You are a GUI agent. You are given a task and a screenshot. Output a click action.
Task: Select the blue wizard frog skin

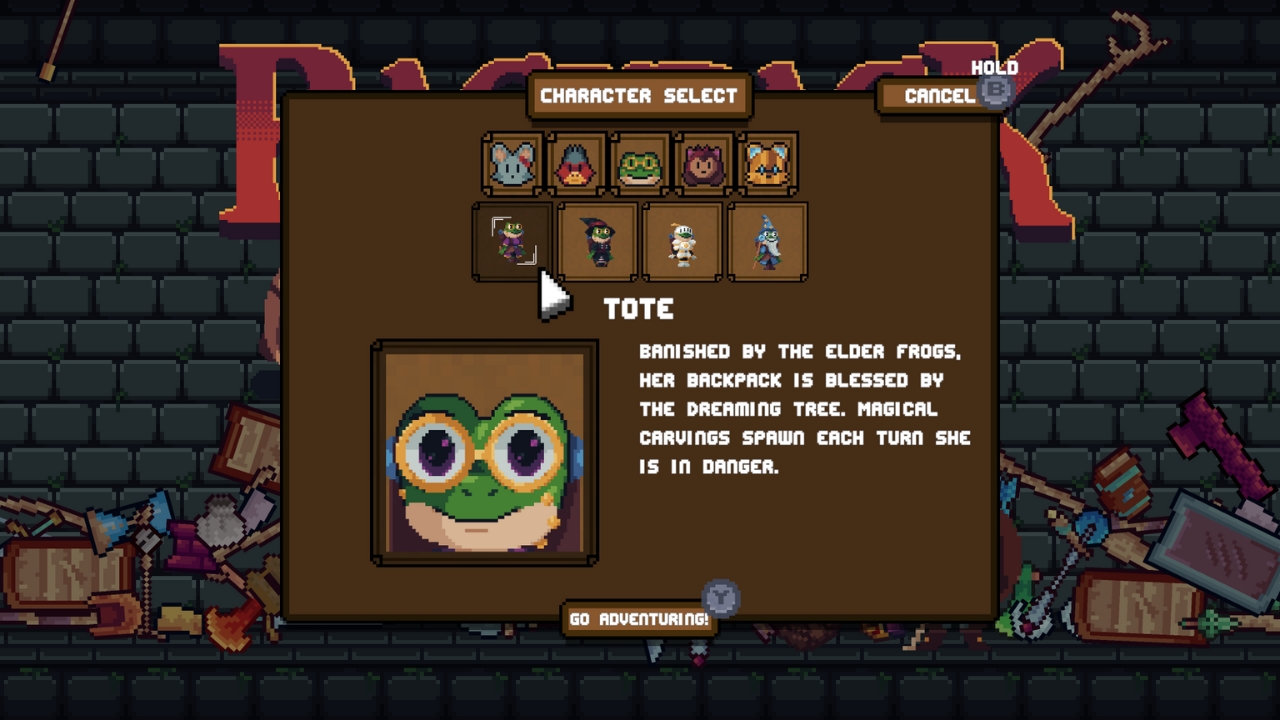pyautogui.click(x=767, y=242)
